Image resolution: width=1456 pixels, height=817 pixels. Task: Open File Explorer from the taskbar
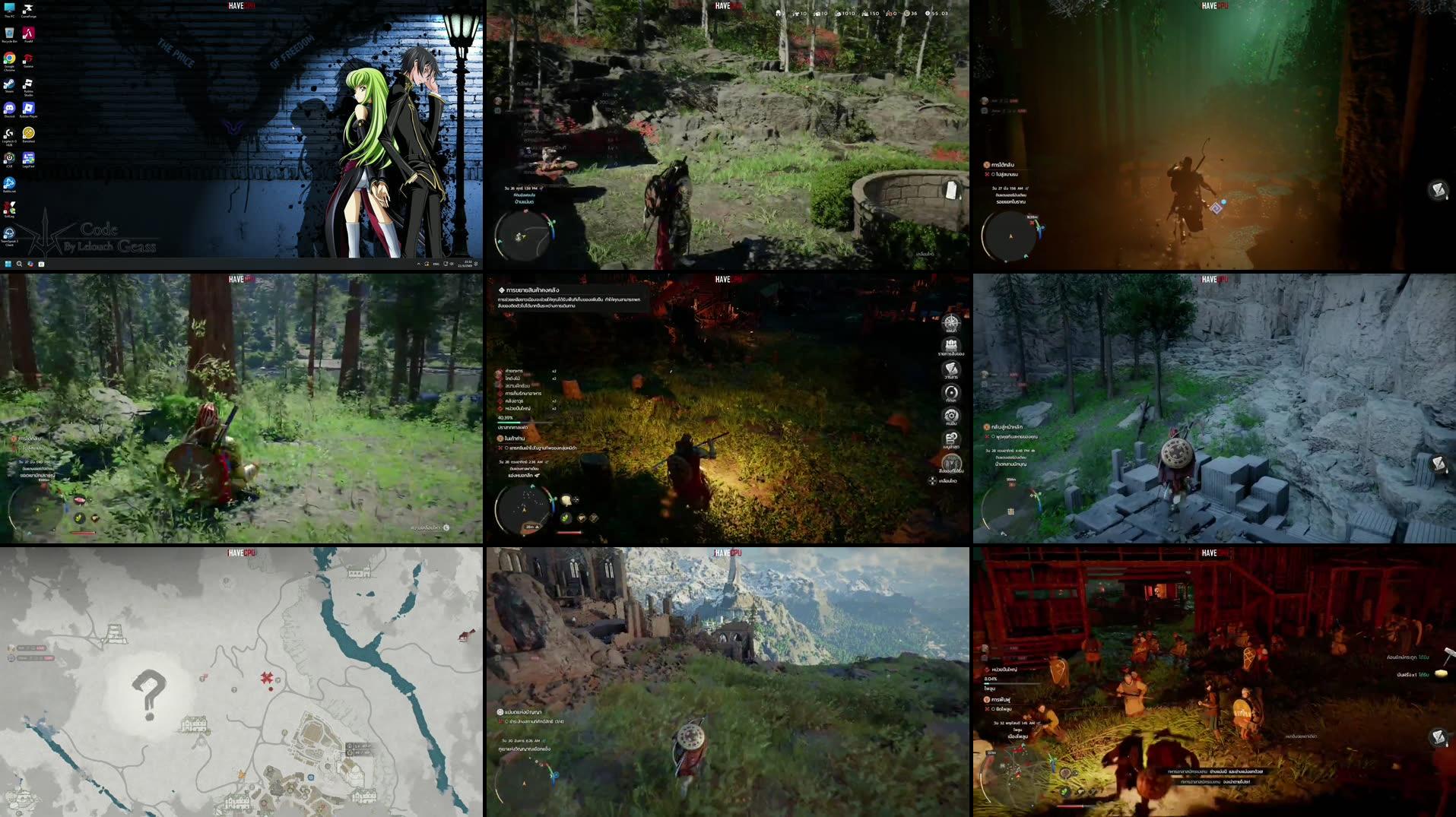(41, 264)
